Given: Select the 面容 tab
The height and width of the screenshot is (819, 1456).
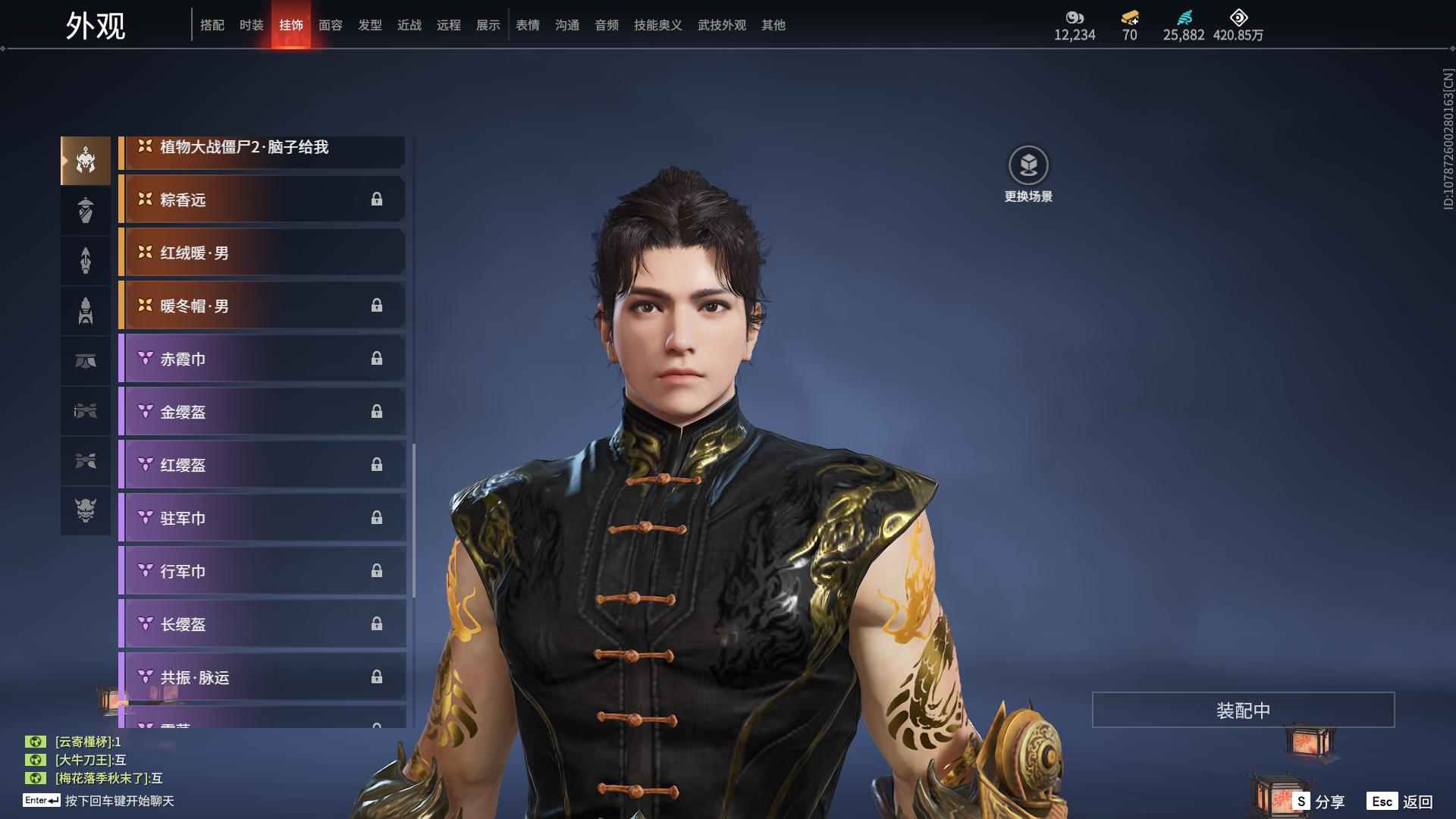Looking at the screenshot, I should pos(330,25).
